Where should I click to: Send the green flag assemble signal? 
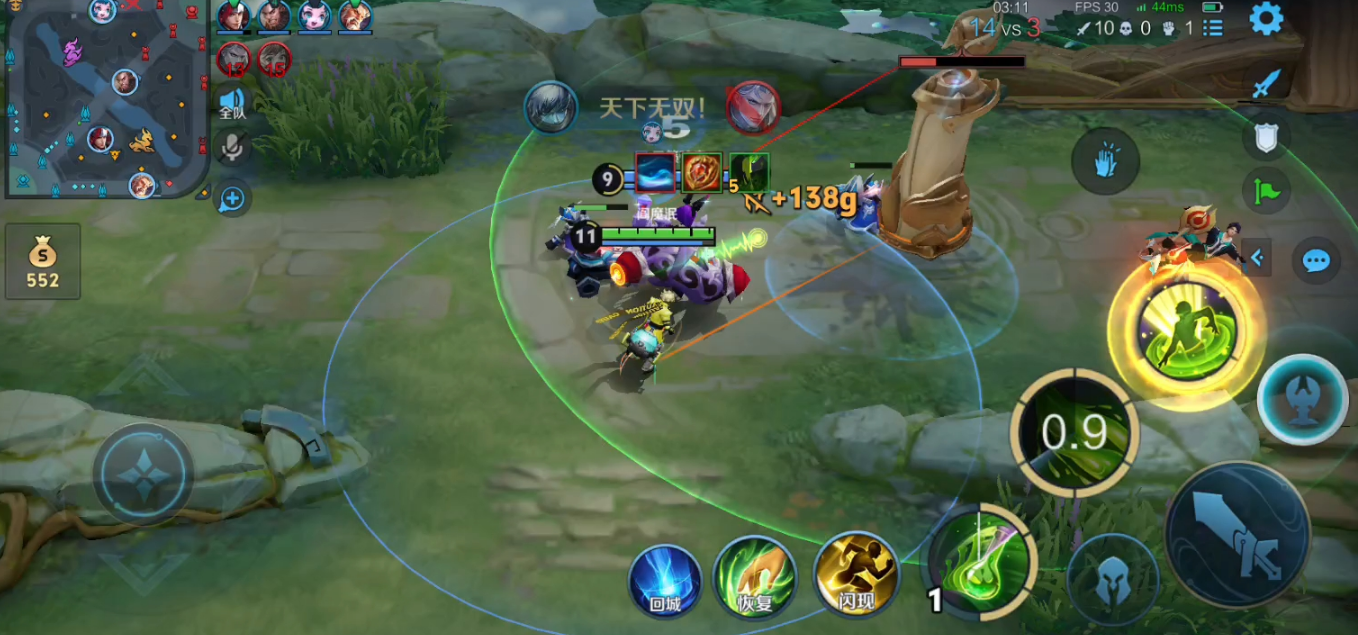[1265, 188]
